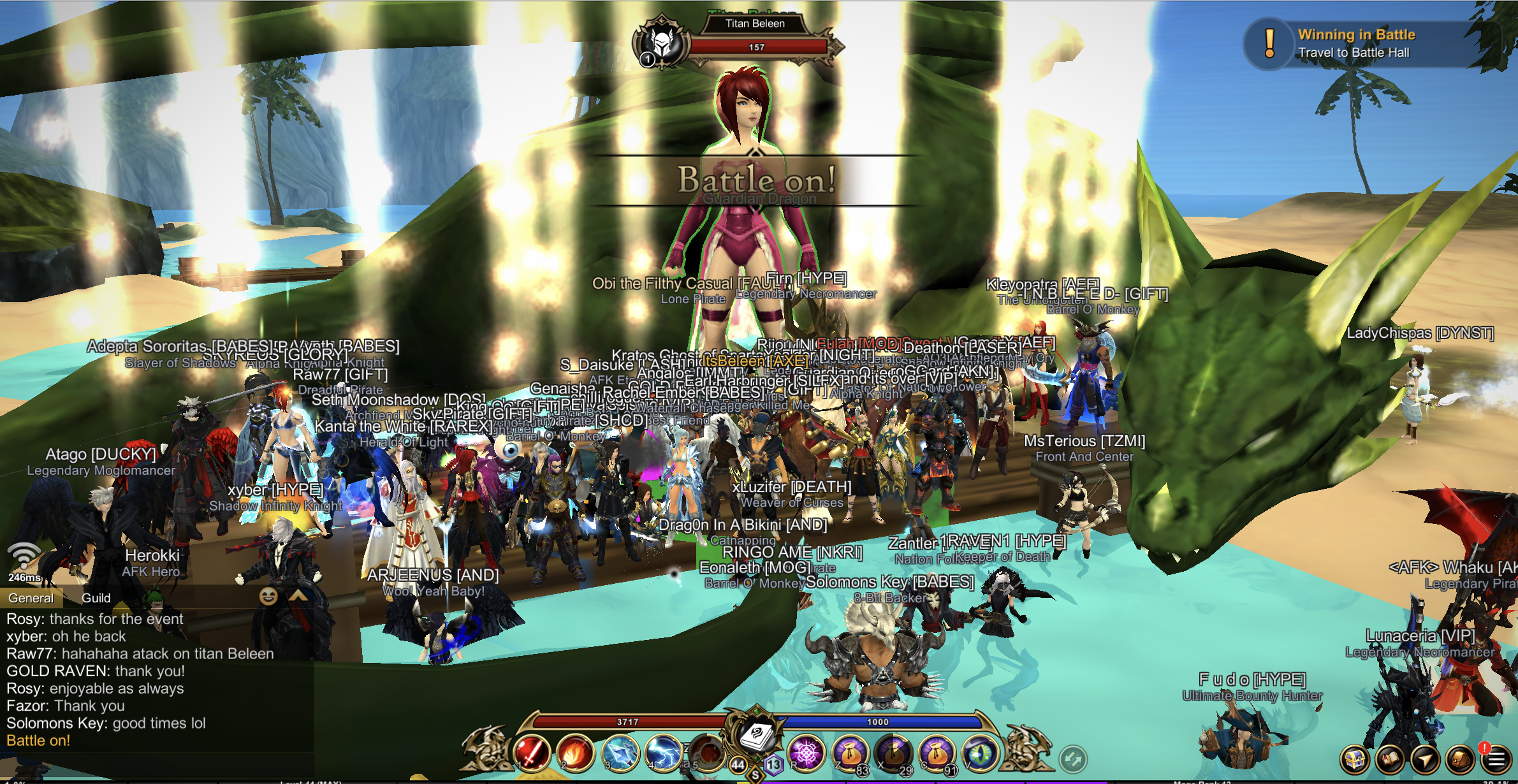The width and height of the screenshot is (1518, 784).
Task: Click the green swap arrows button
Action: 1073,759
